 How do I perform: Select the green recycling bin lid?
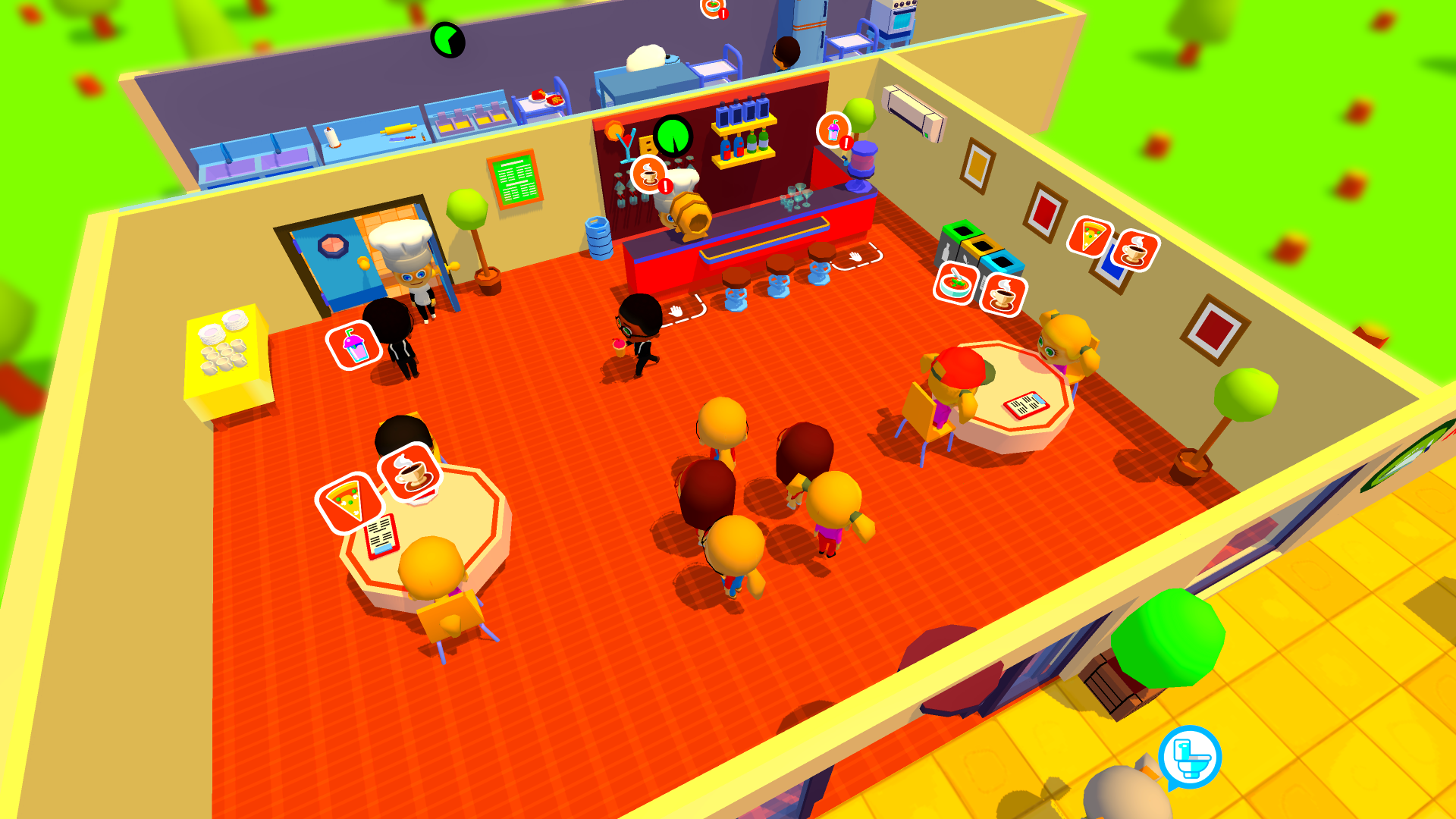[x=961, y=230]
